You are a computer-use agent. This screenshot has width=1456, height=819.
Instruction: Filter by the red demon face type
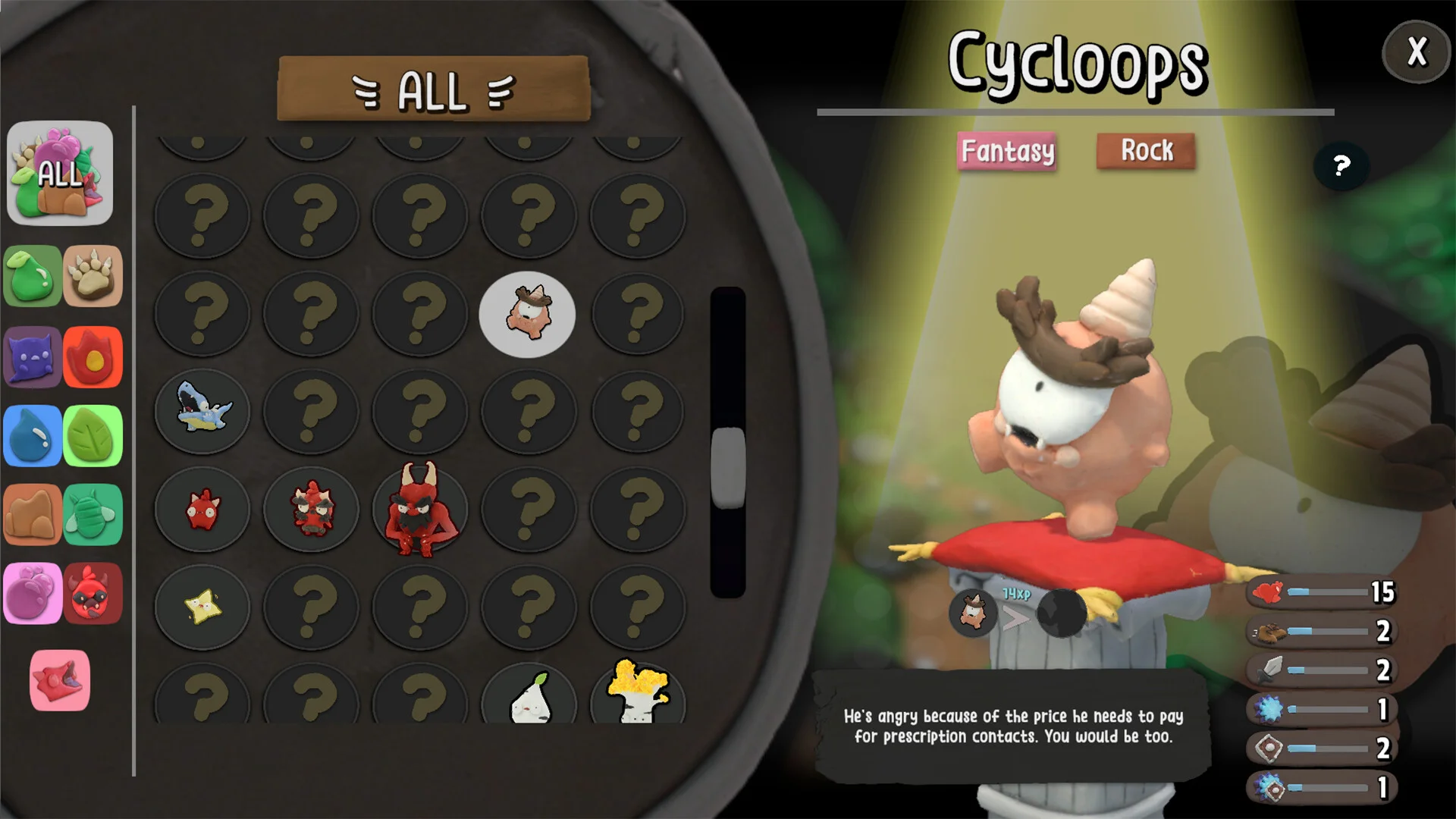point(93,594)
